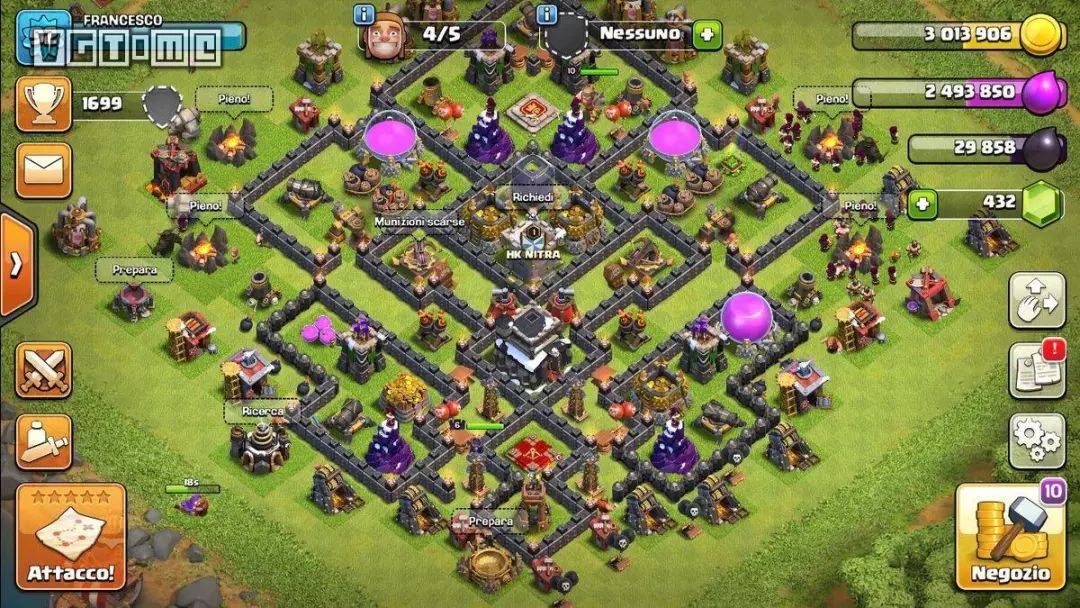Add a shield with green plus

(706, 34)
